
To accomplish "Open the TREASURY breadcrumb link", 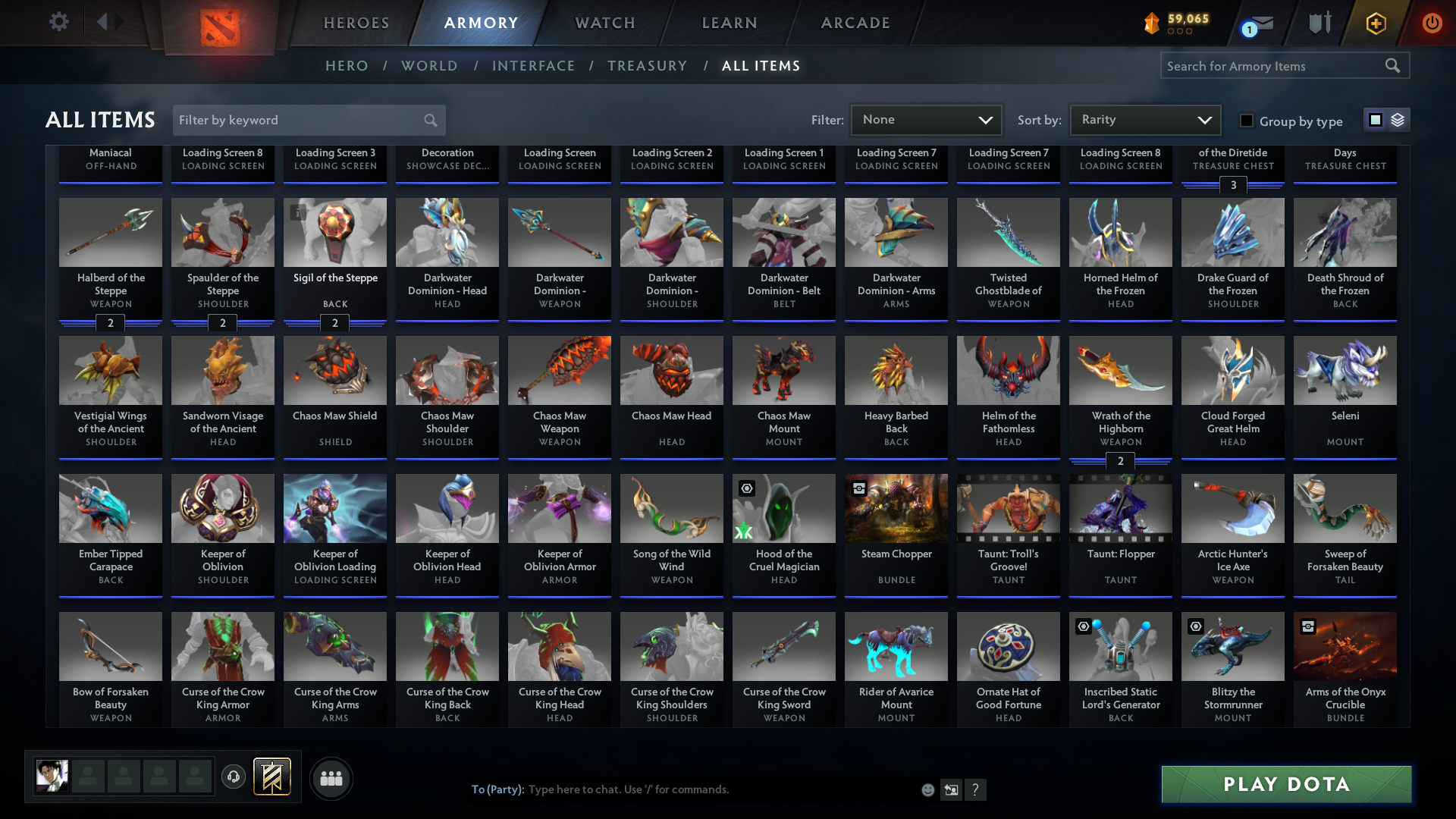I will (647, 66).
